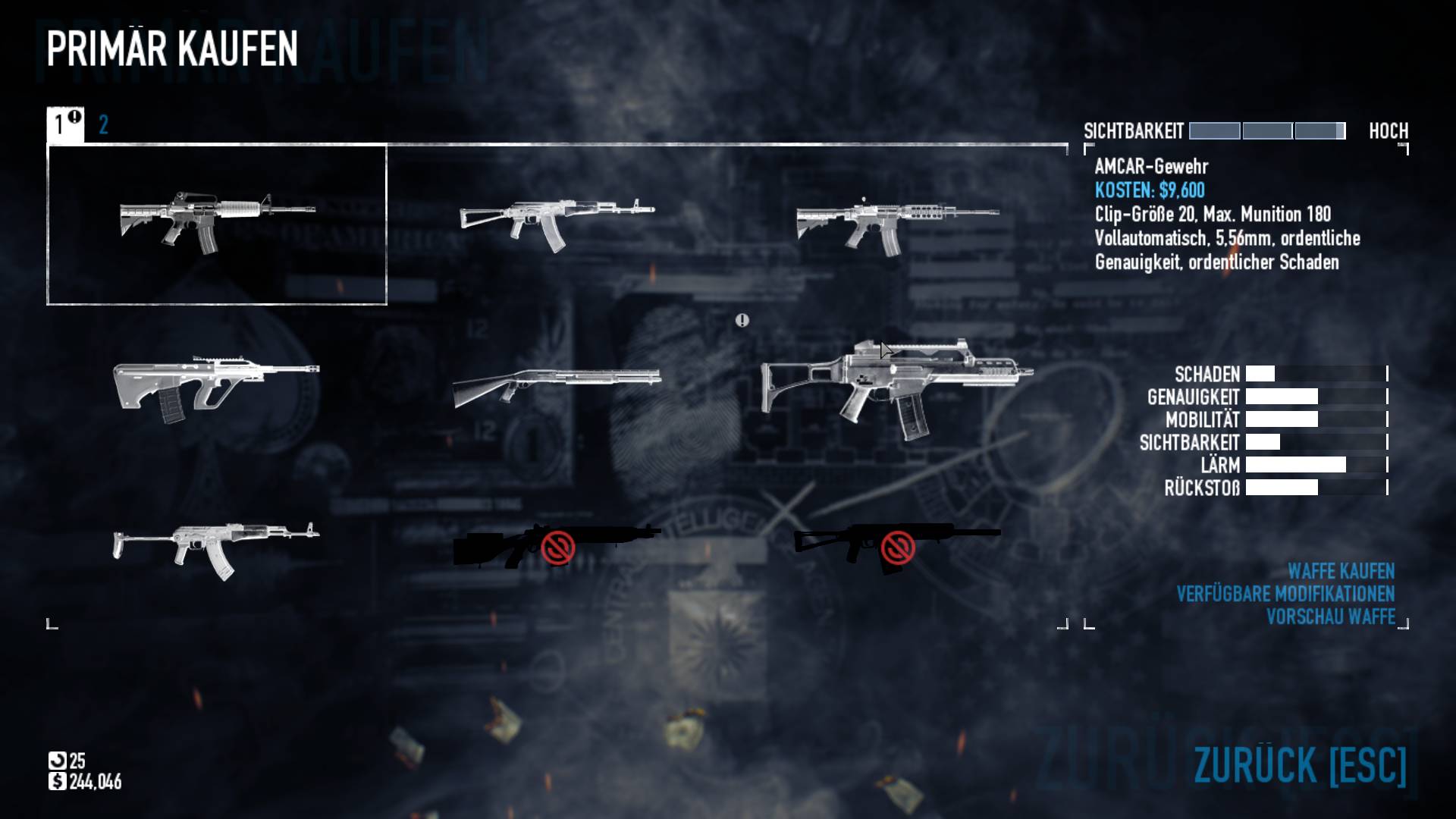Viewport: 1456px width, 819px height.
Task: Buy the weapon via Waffe Kaufen
Action: coord(1341,571)
